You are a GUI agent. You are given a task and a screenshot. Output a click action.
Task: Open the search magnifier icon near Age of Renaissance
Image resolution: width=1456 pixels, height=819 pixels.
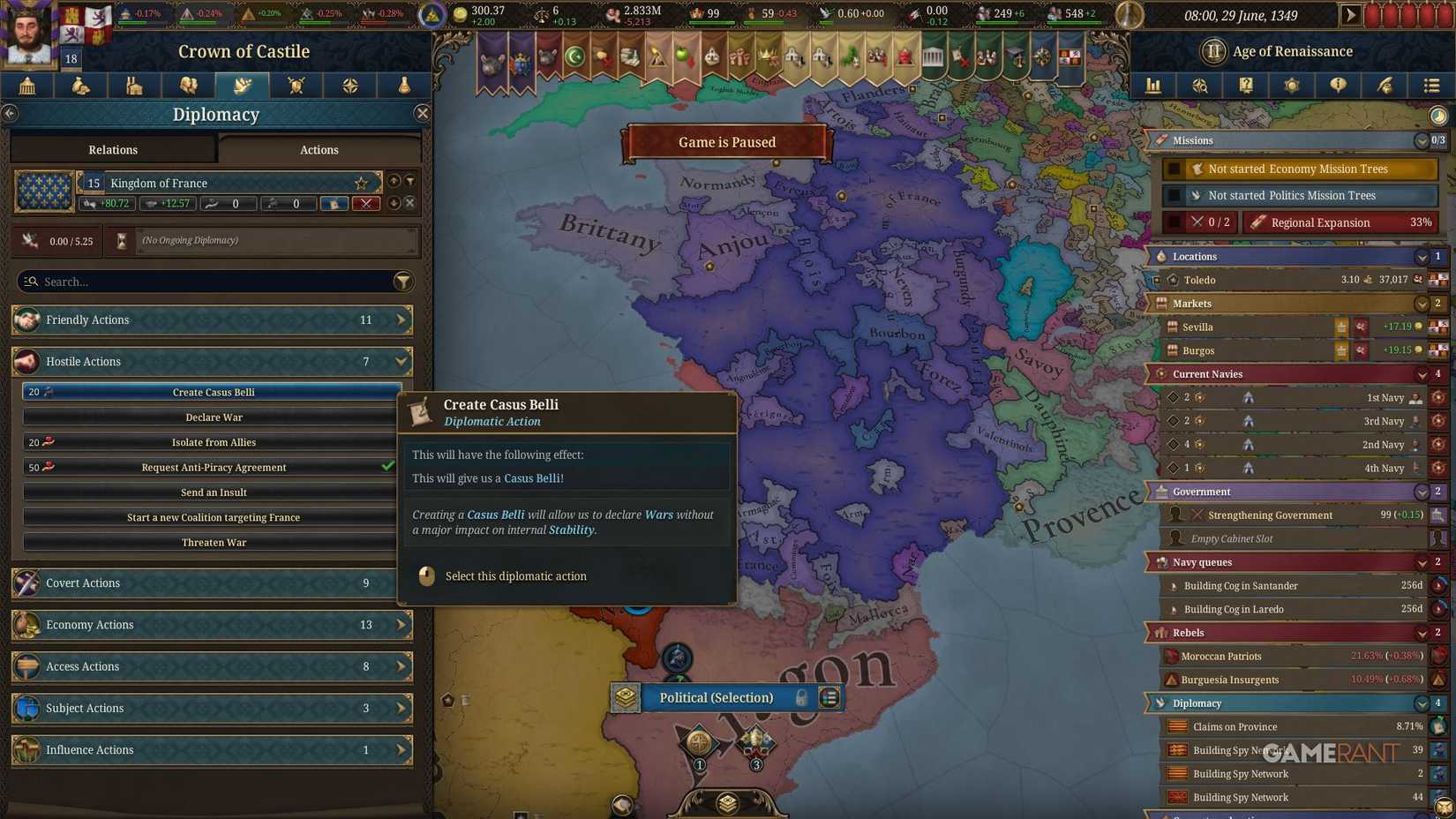[1199, 86]
